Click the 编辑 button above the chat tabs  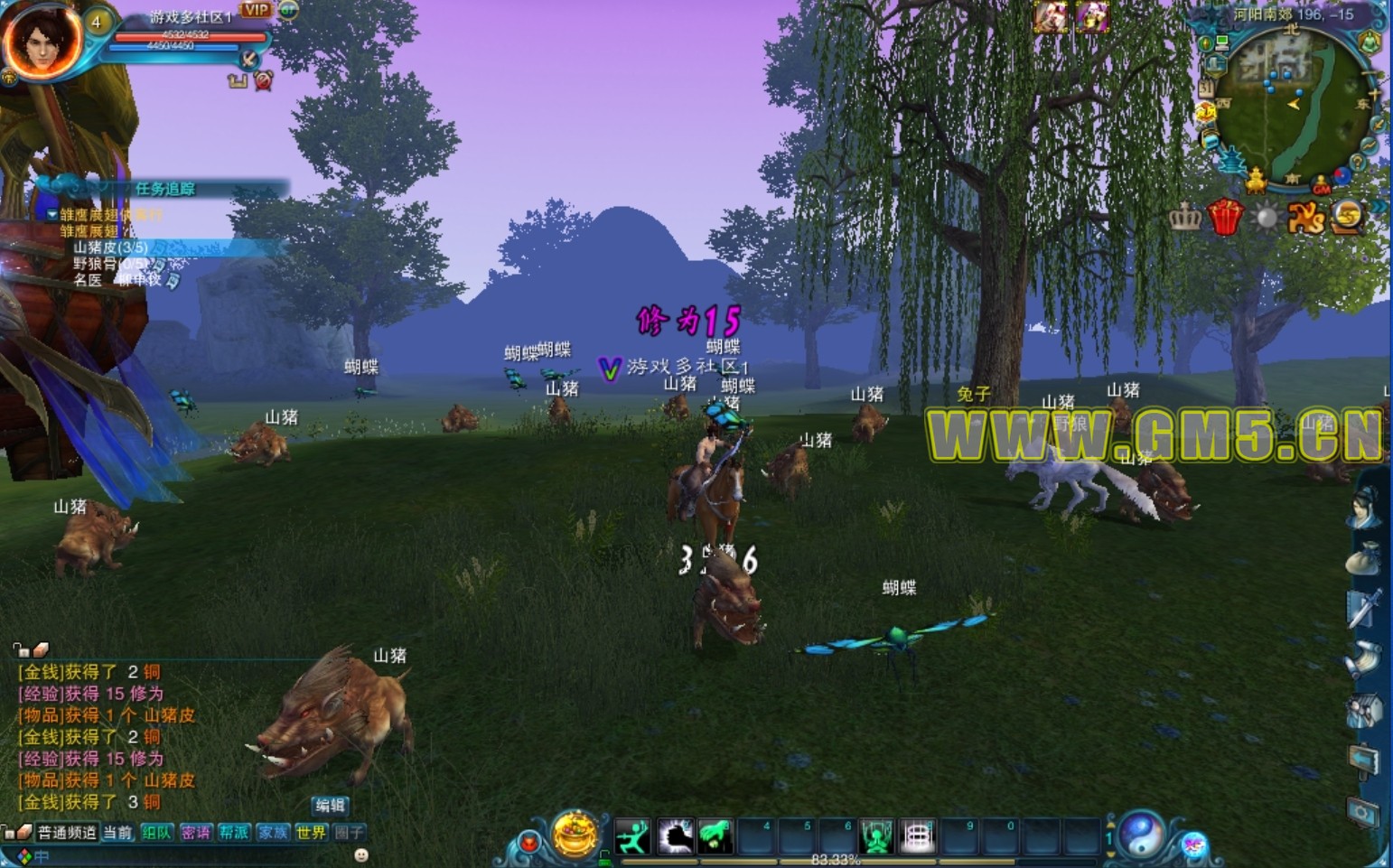tap(330, 805)
